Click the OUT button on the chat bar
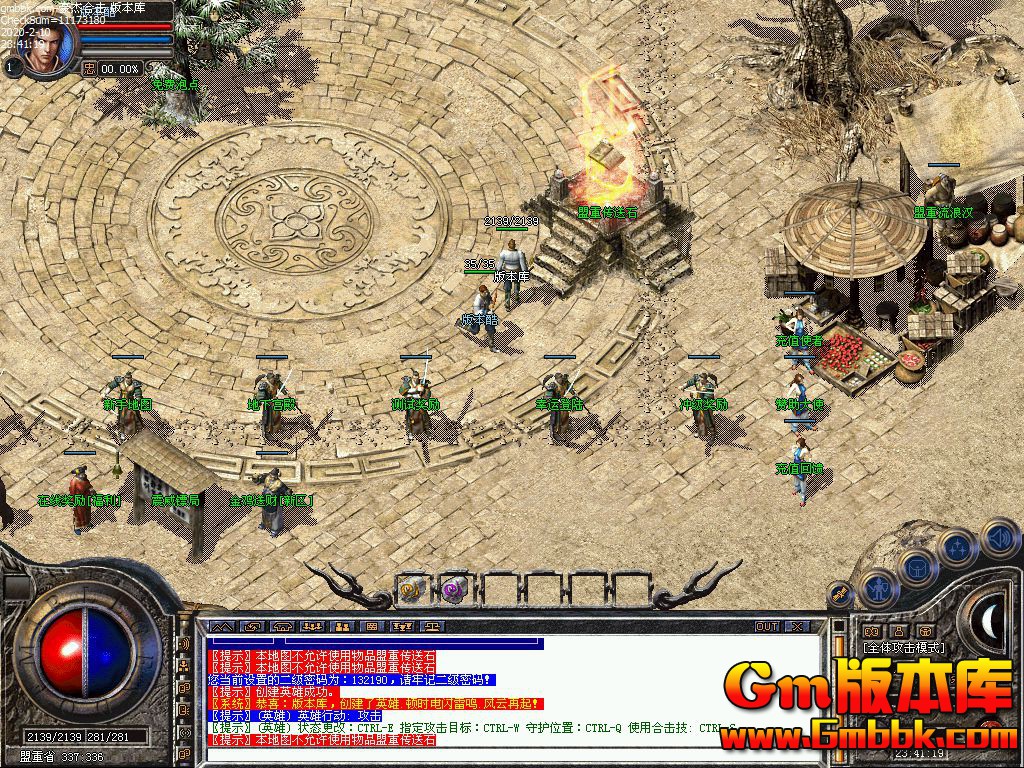Viewport: 1024px width, 768px height. [x=767, y=627]
